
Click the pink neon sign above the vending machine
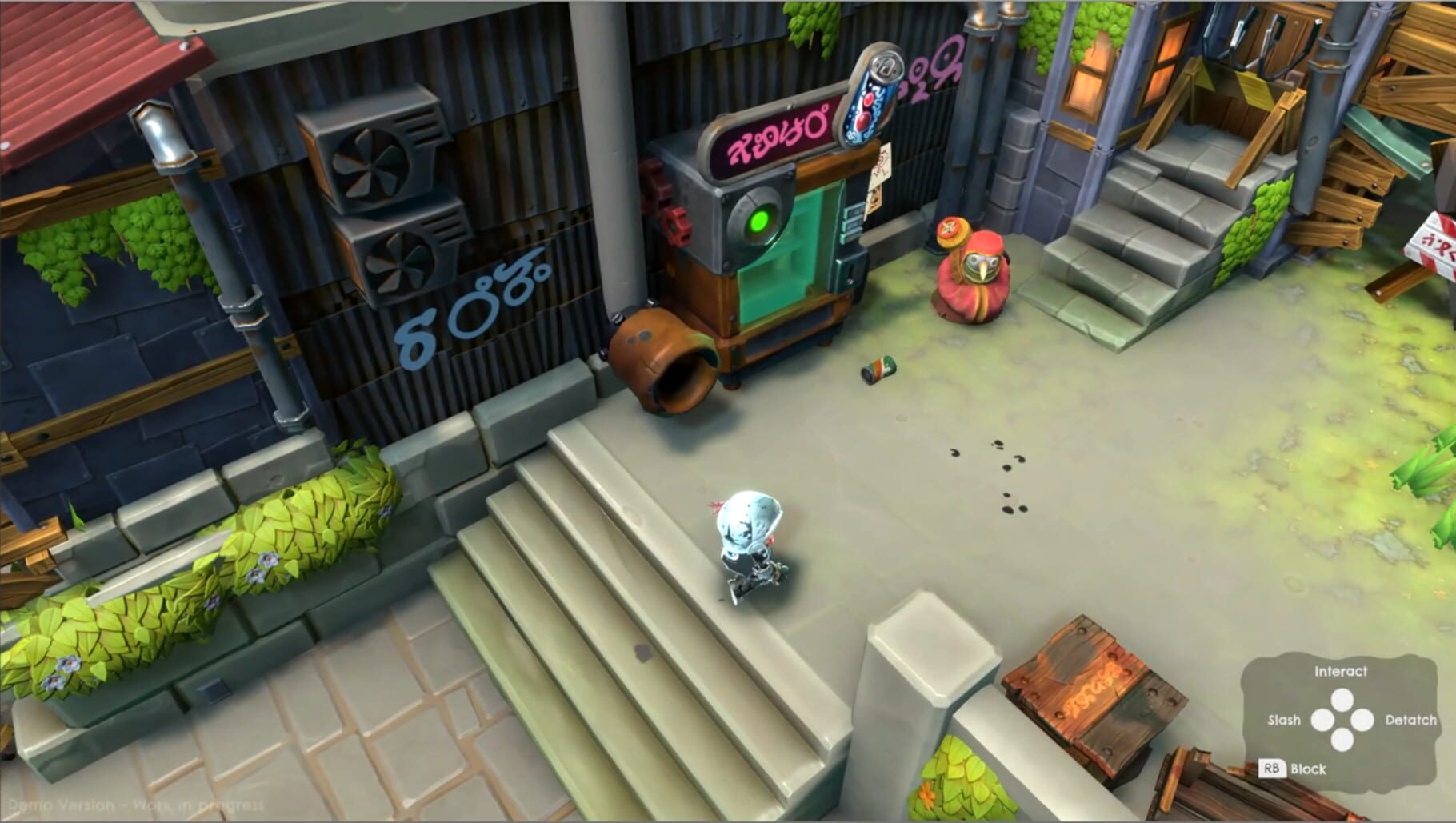[x=772, y=140]
